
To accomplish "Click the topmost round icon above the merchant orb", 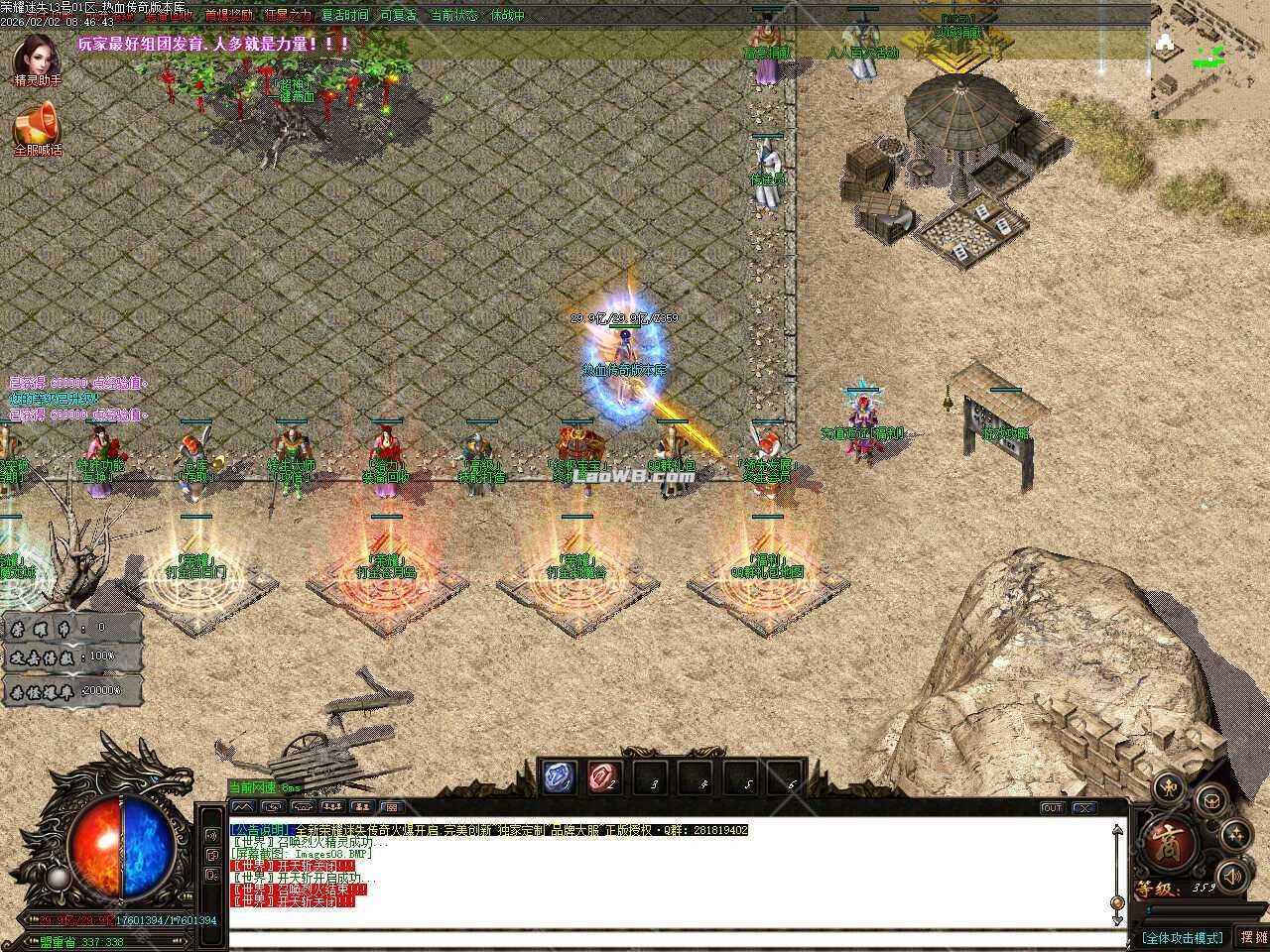I will point(1169,788).
